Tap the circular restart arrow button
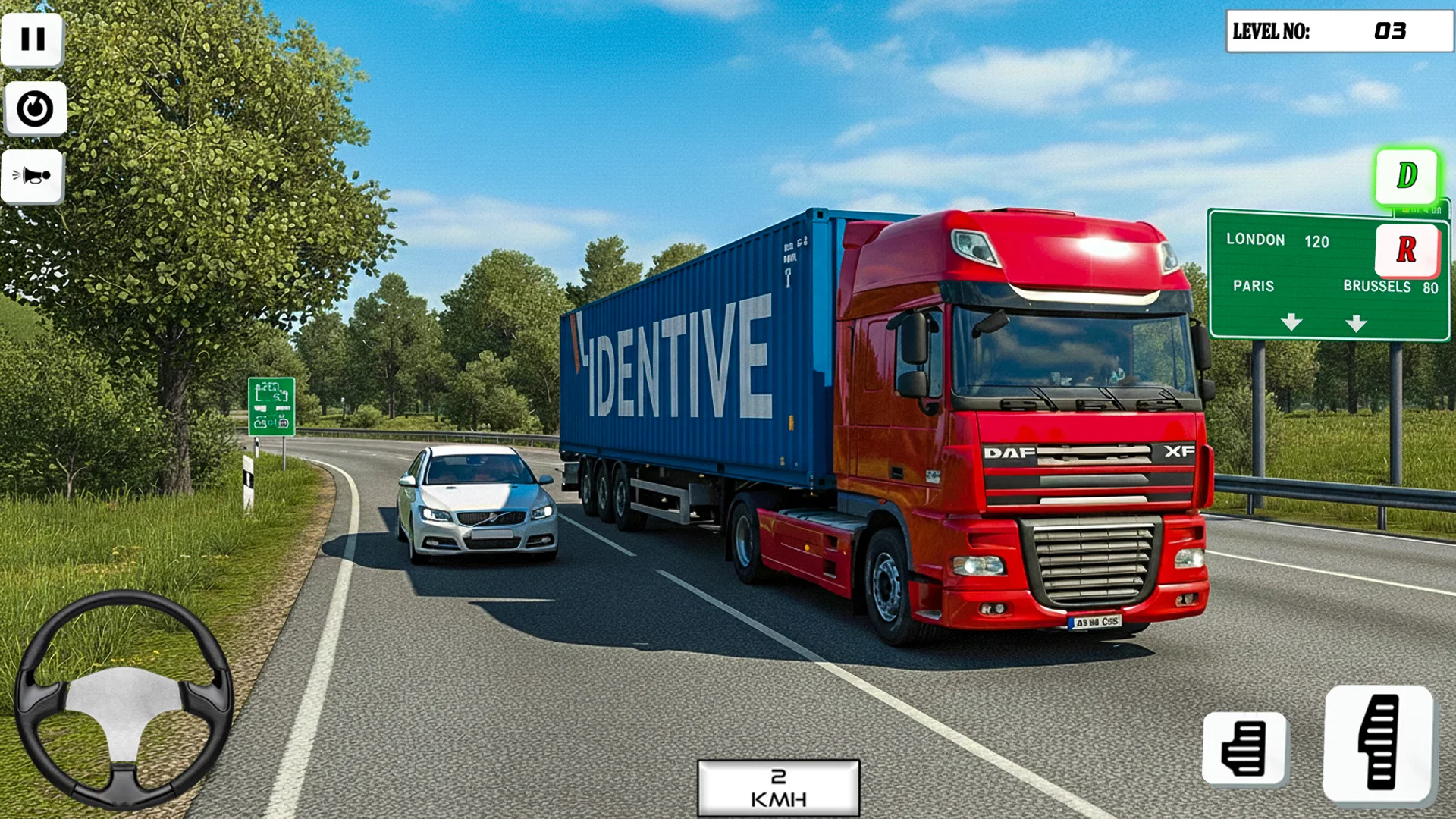Screen dimensions: 1456x819 (x=35, y=108)
